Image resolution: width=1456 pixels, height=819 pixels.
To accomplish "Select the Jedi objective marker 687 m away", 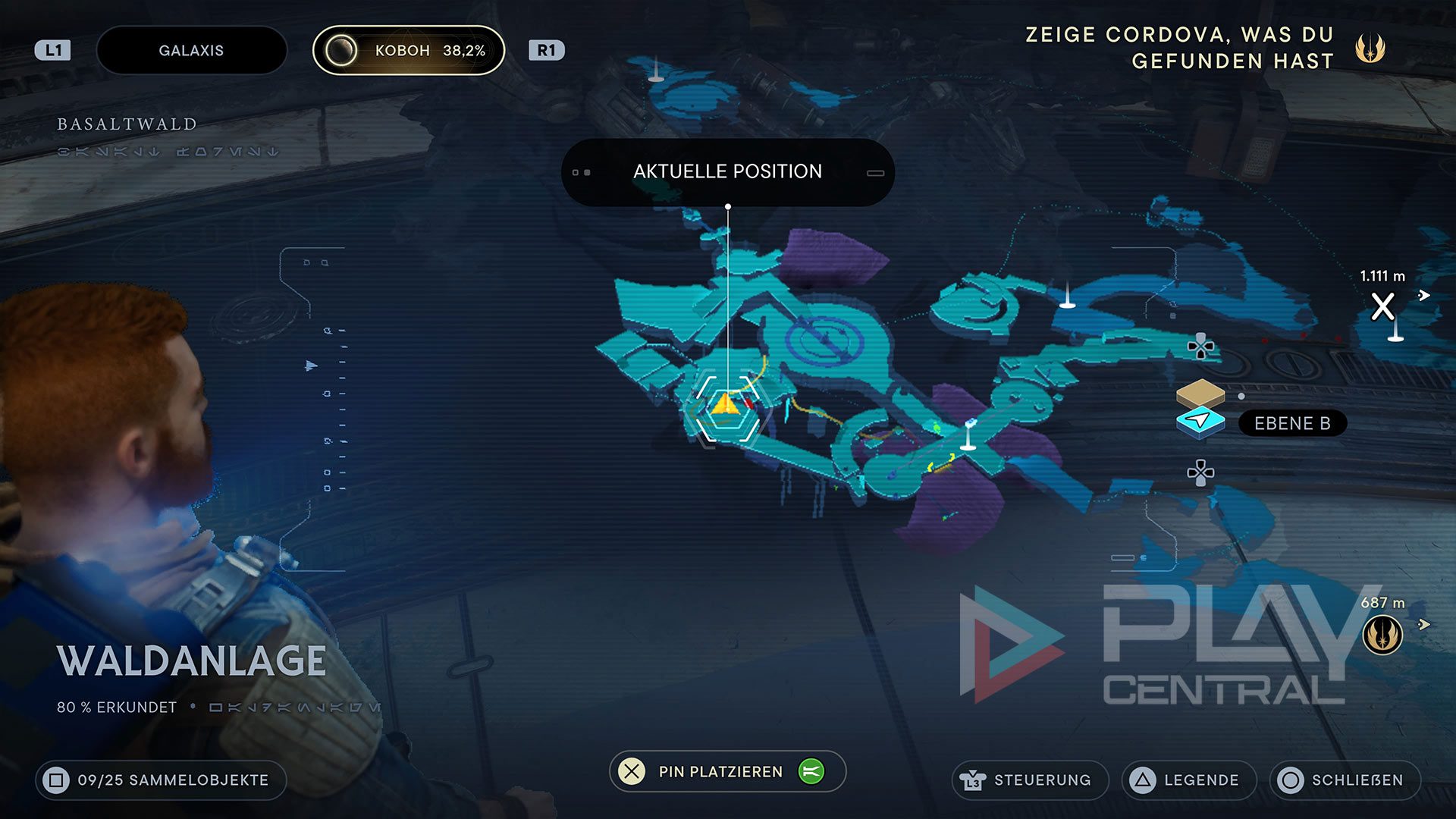I will coord(1382,635).
